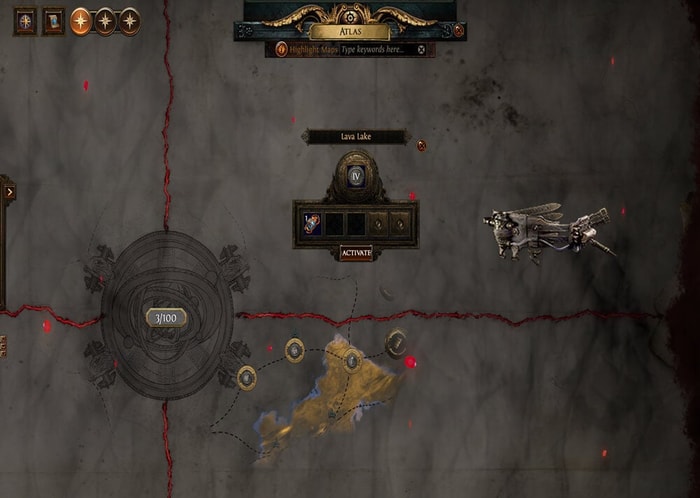The image size is (700, 498).
Task: Close the Atlas window
Action: 458,31
